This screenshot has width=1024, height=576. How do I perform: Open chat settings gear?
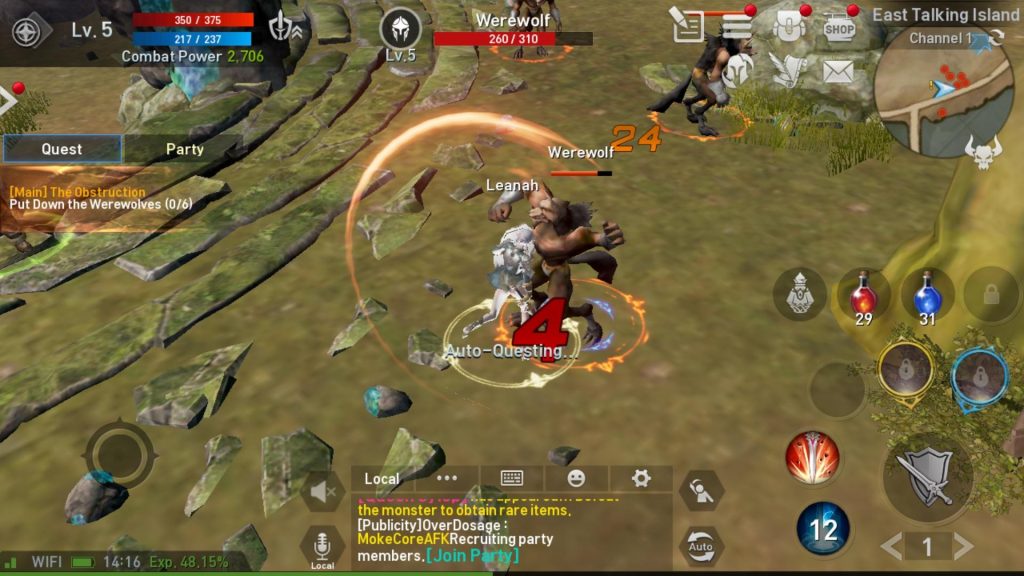[x=641, y=478]
